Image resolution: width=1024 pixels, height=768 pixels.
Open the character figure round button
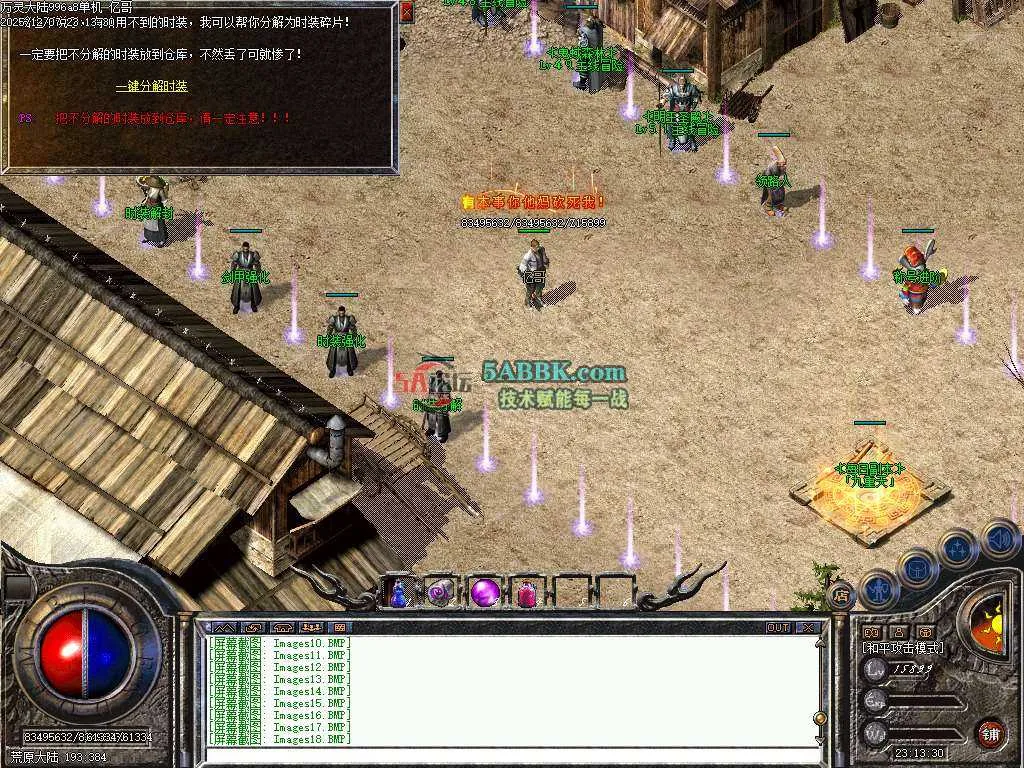pos(879,589)
